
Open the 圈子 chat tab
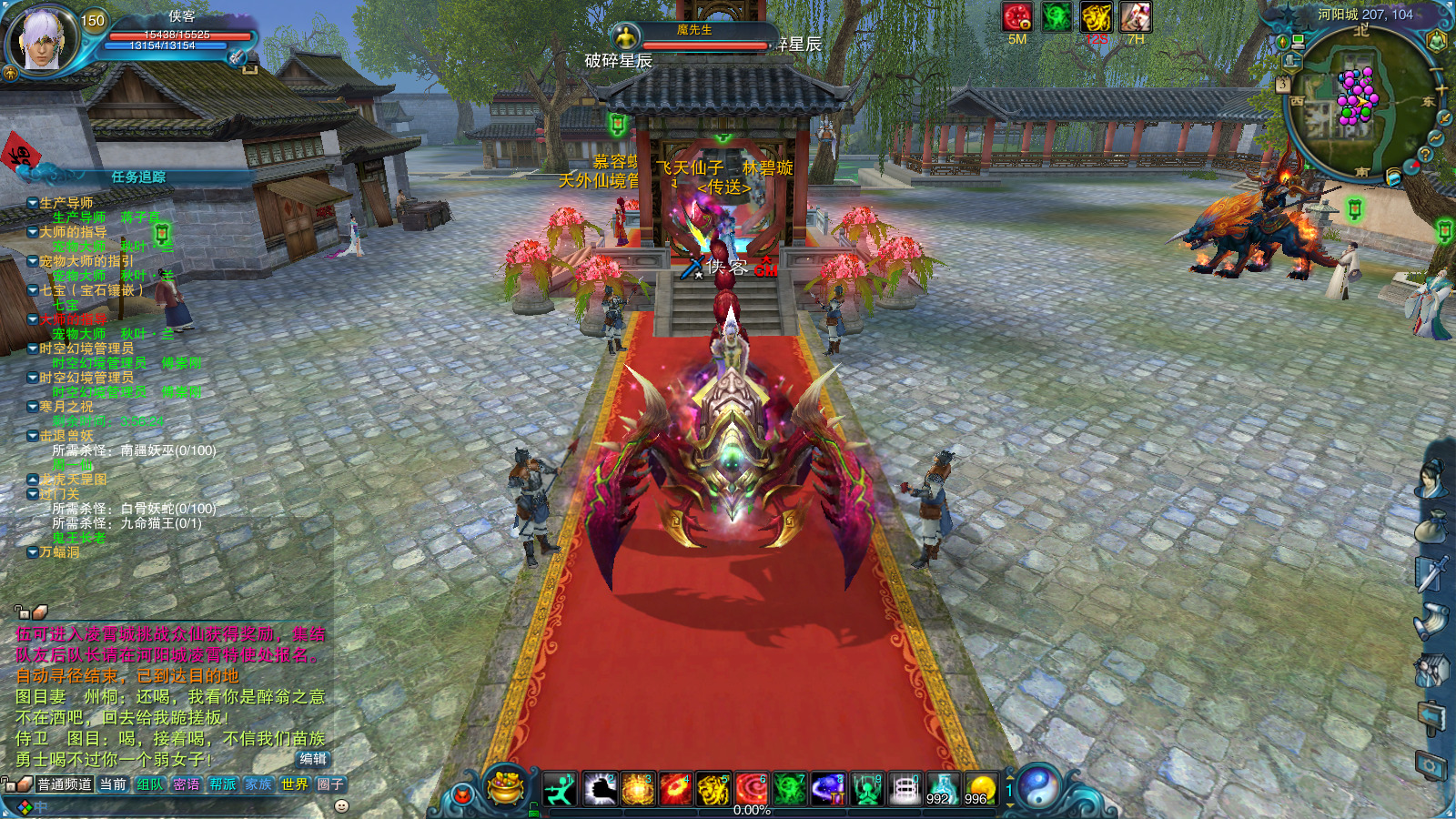(329, 784)
